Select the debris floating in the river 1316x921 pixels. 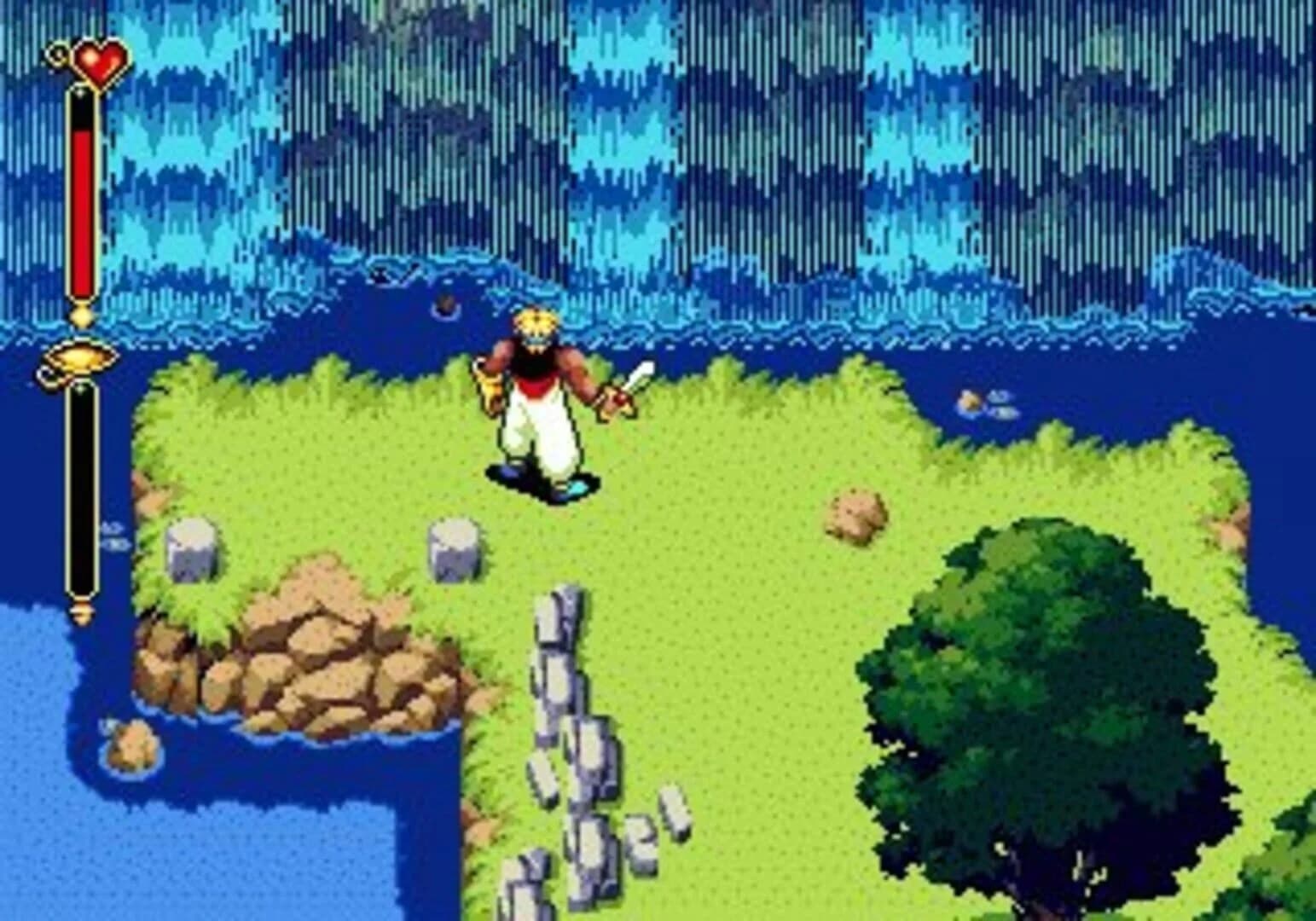point(443,303)
